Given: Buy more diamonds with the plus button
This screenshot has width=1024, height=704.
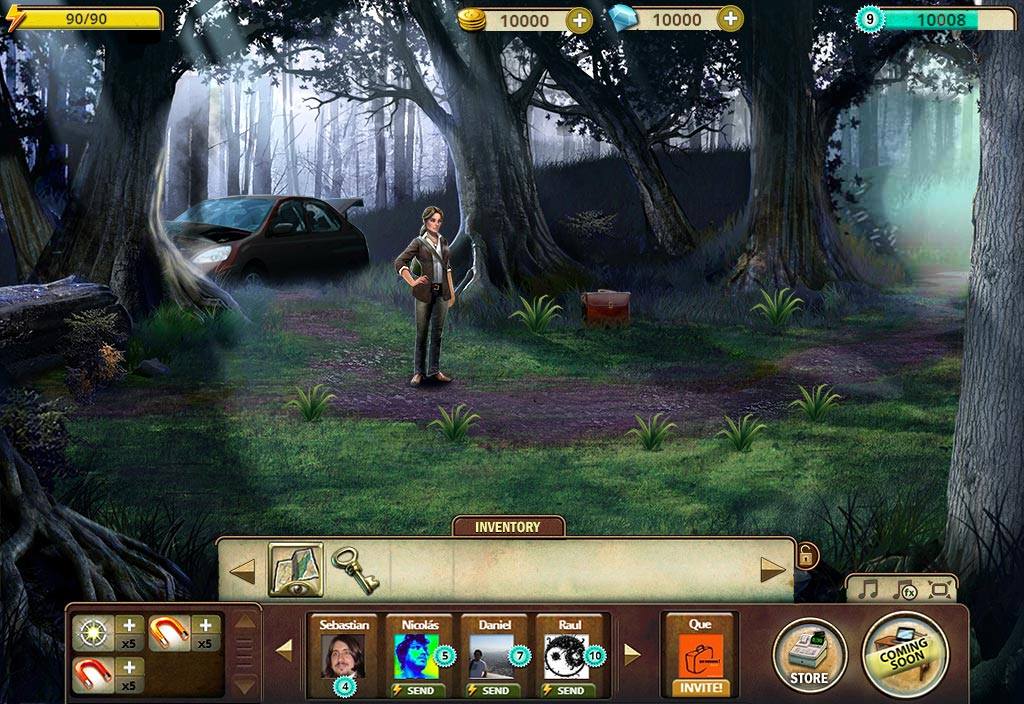Looking at the screenshot, I should pyautogui.click(x=731, y=19).
